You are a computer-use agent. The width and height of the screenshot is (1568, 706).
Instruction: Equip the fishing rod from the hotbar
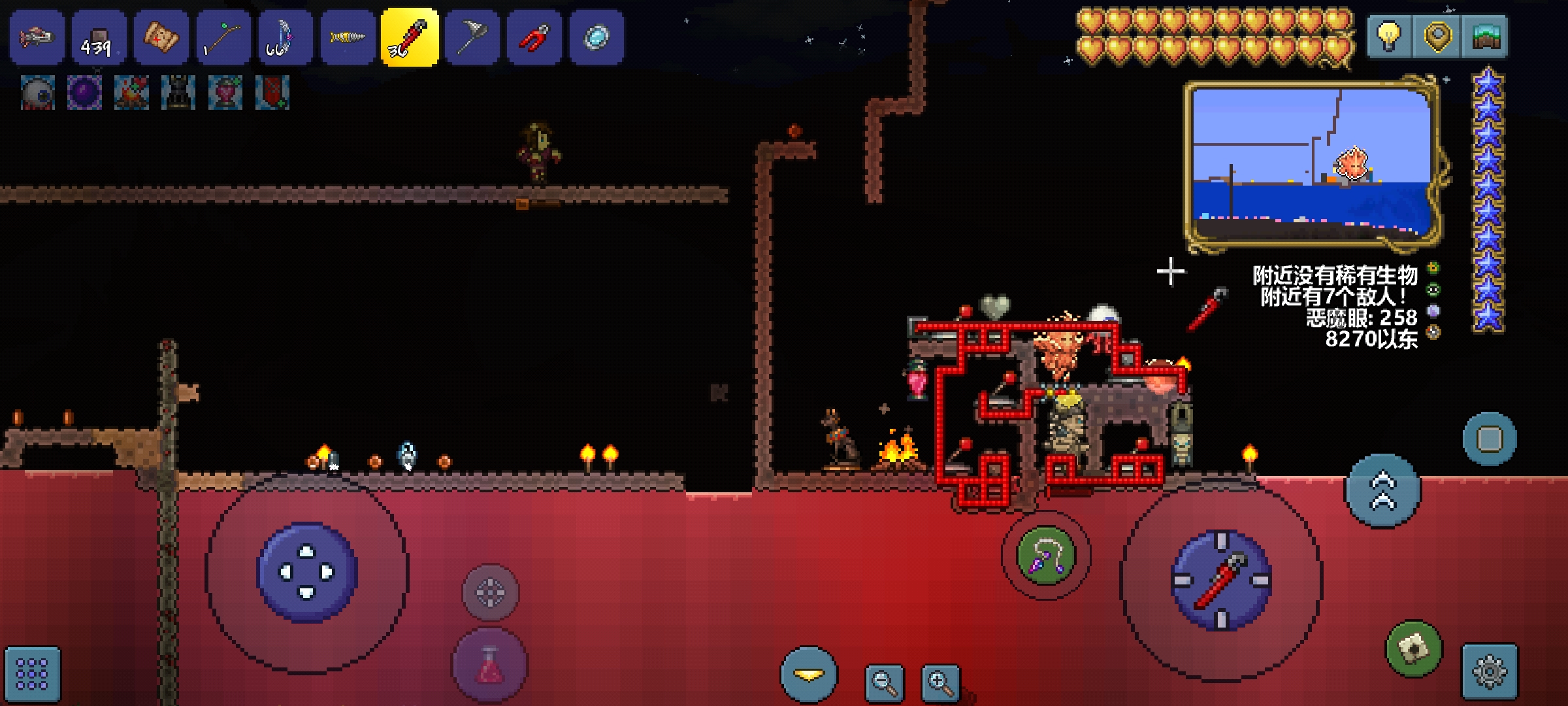[223, 37]
